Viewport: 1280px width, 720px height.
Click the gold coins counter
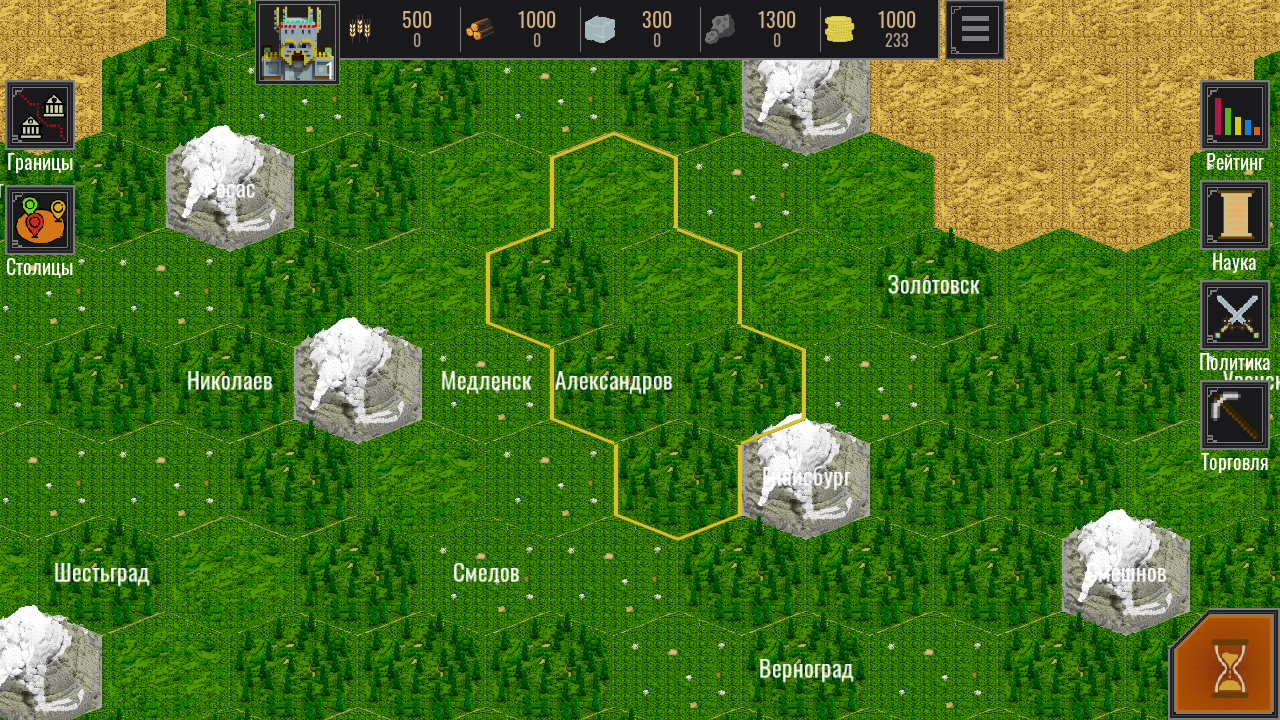(x=838, y=28)
